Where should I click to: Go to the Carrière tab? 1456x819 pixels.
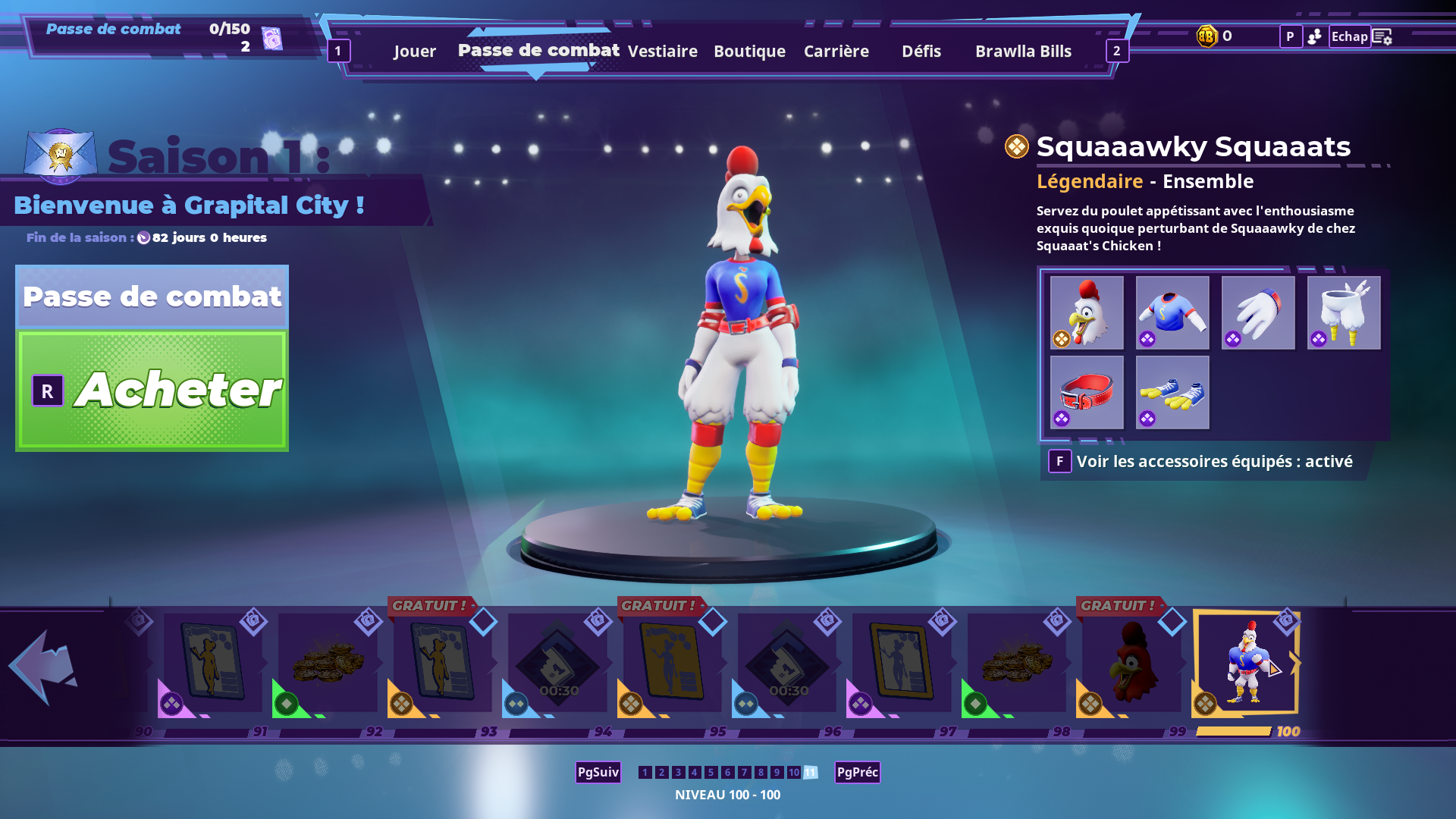point(836,52)
